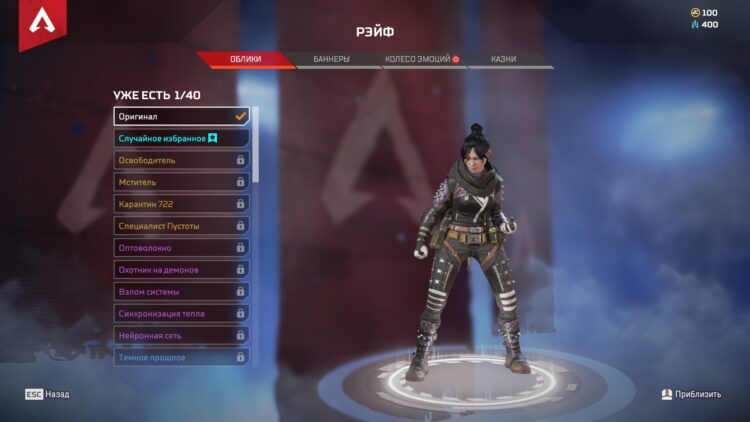Preview Специалист Пустоты skin
Viewport: 750px width, 422px height.
tap(181, 226)
